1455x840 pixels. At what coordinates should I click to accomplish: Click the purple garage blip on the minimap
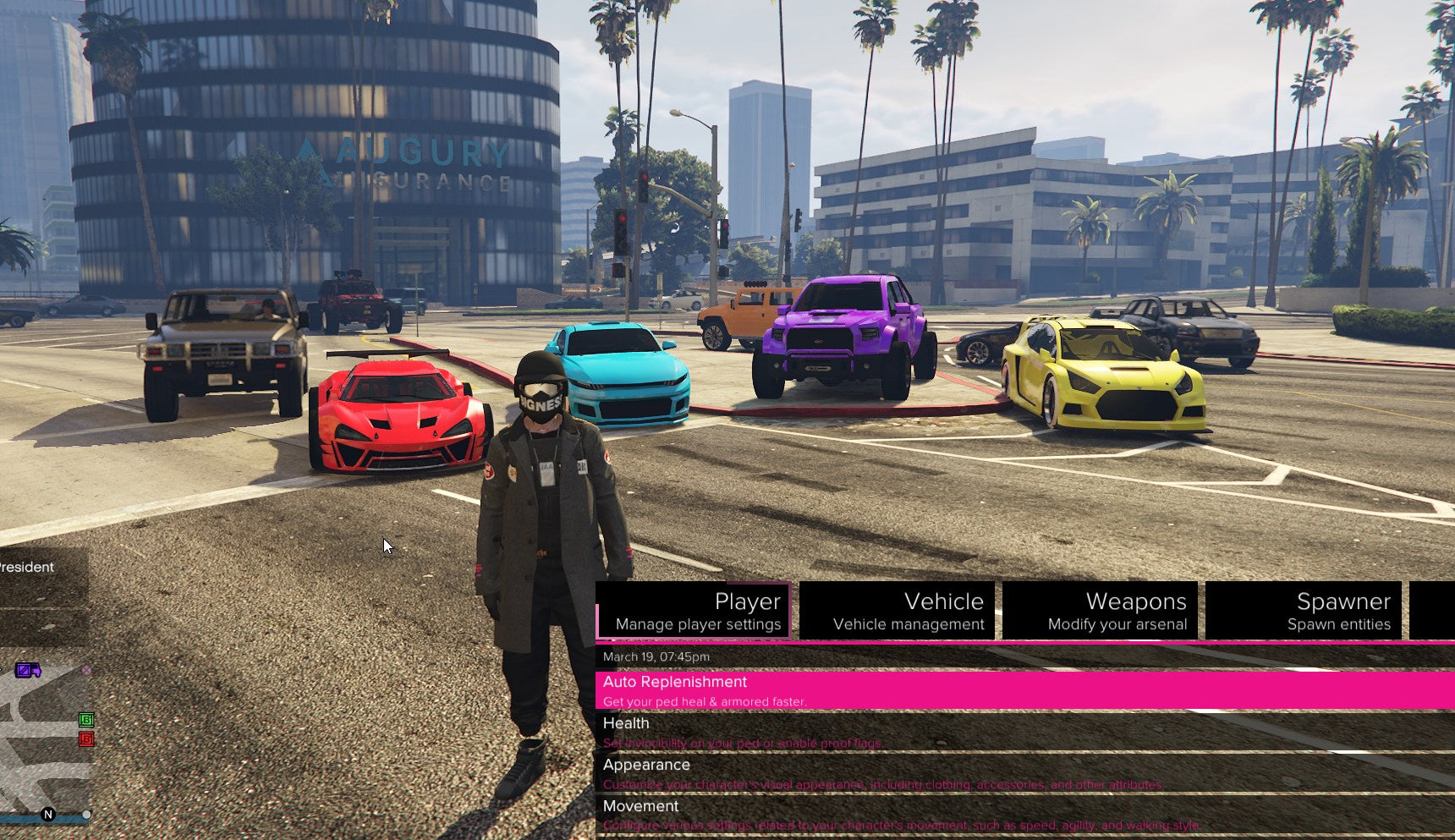(28, 671)
